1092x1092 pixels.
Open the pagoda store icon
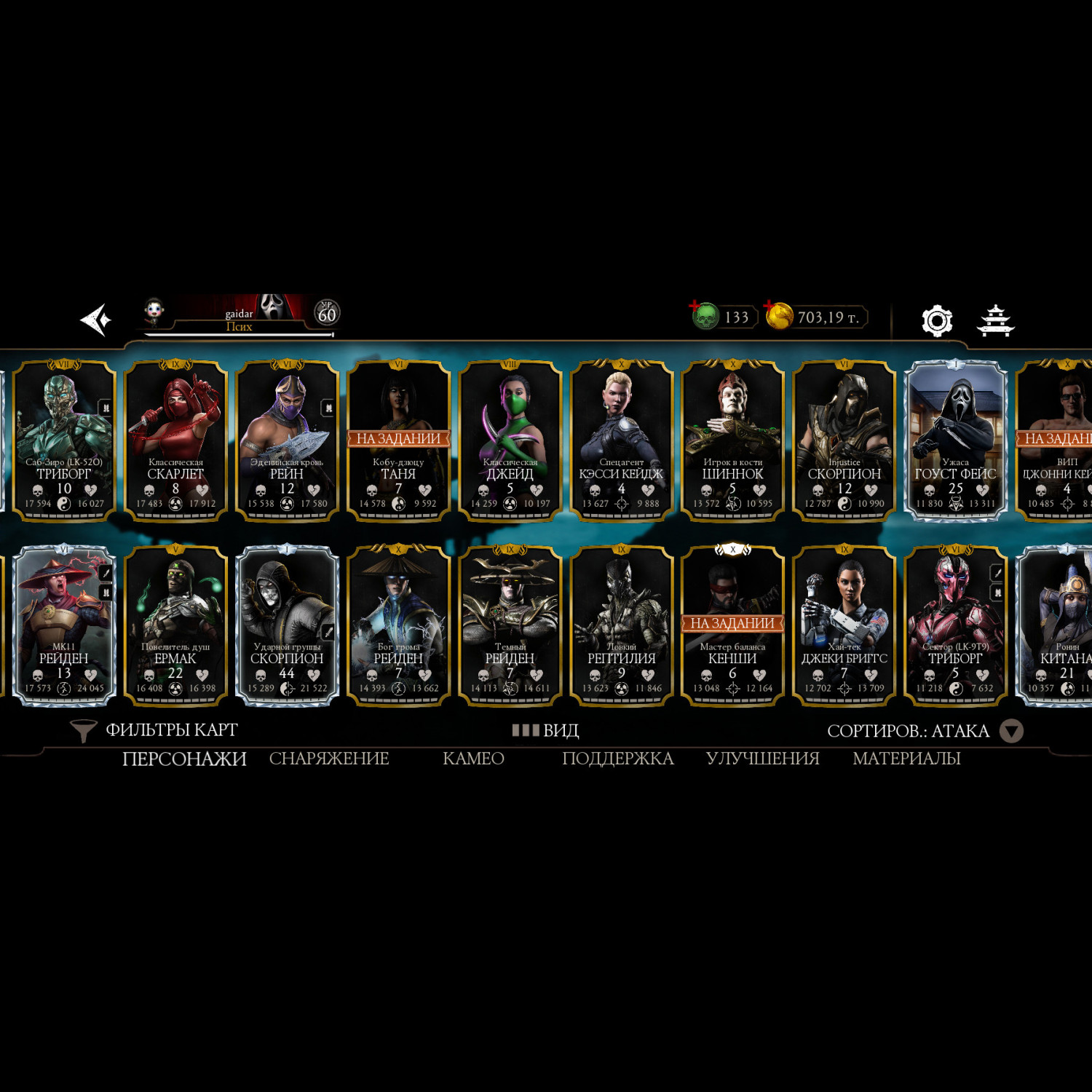[995, 320]
